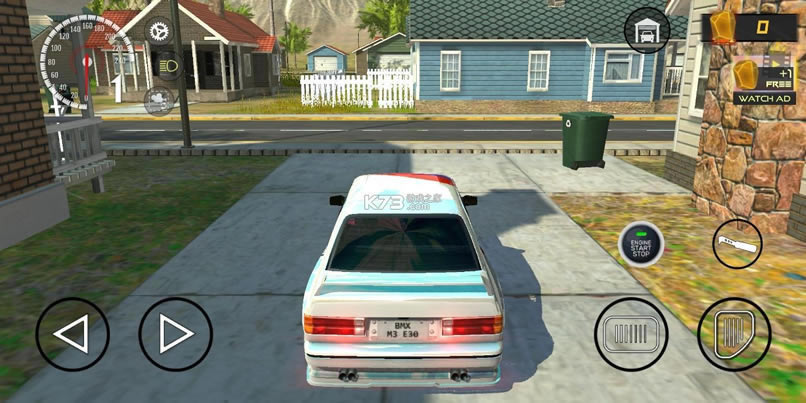Switch camera view with the camera icon

point(159,100)
